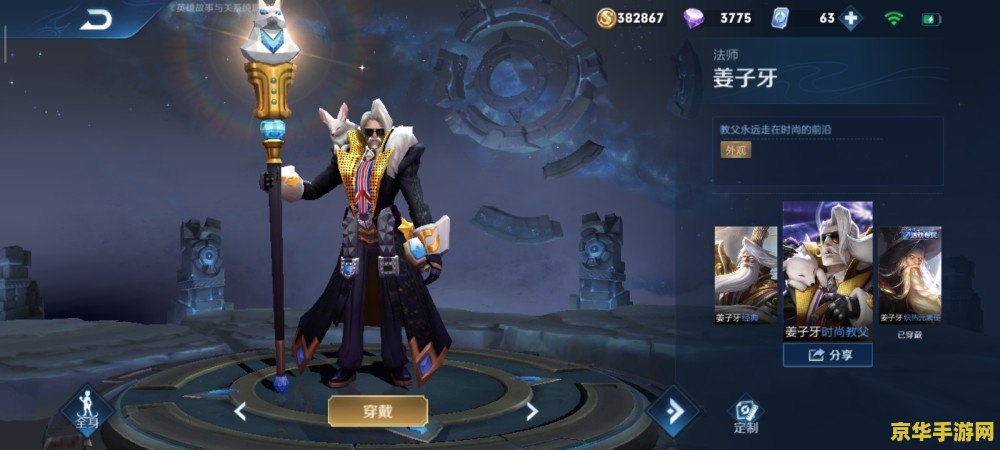Open the 外观 appearance tag

point(735,150)
